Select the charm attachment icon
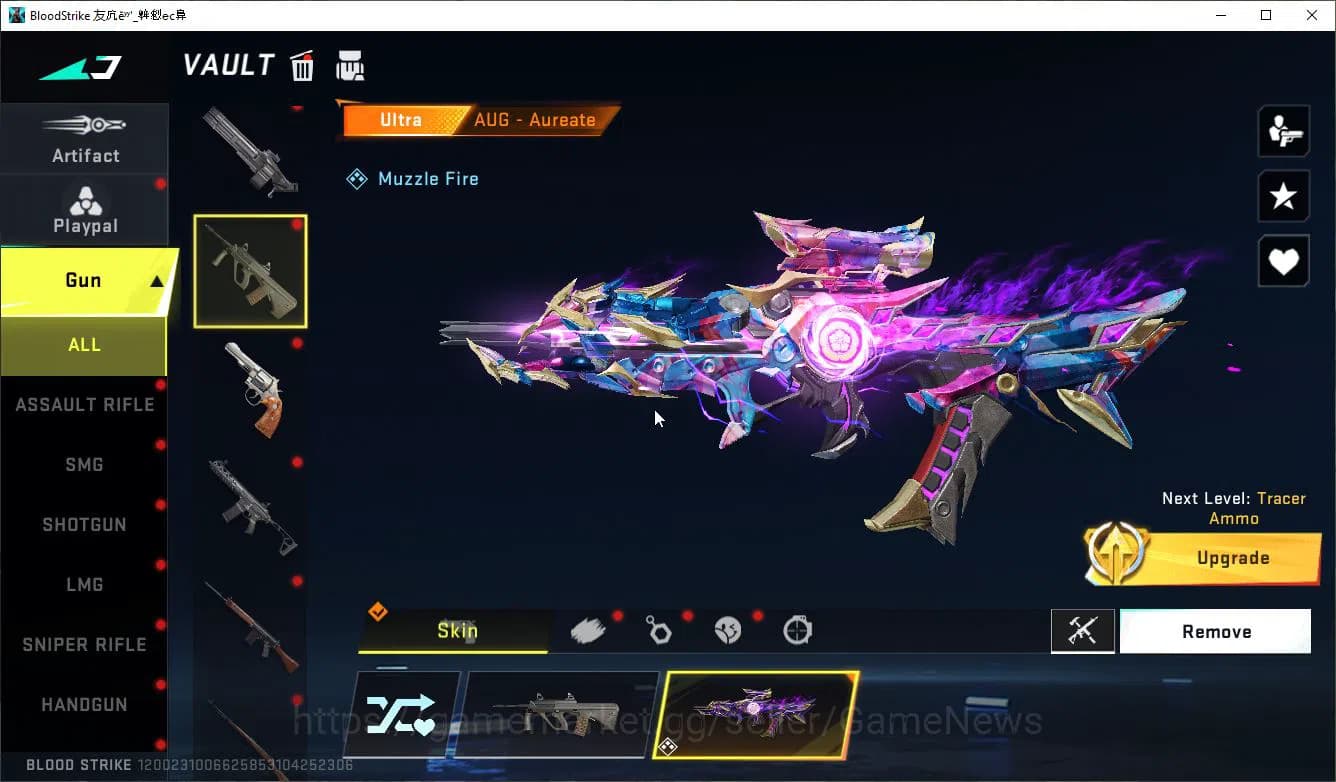The image size is (1336, 782). pos(658,629)
